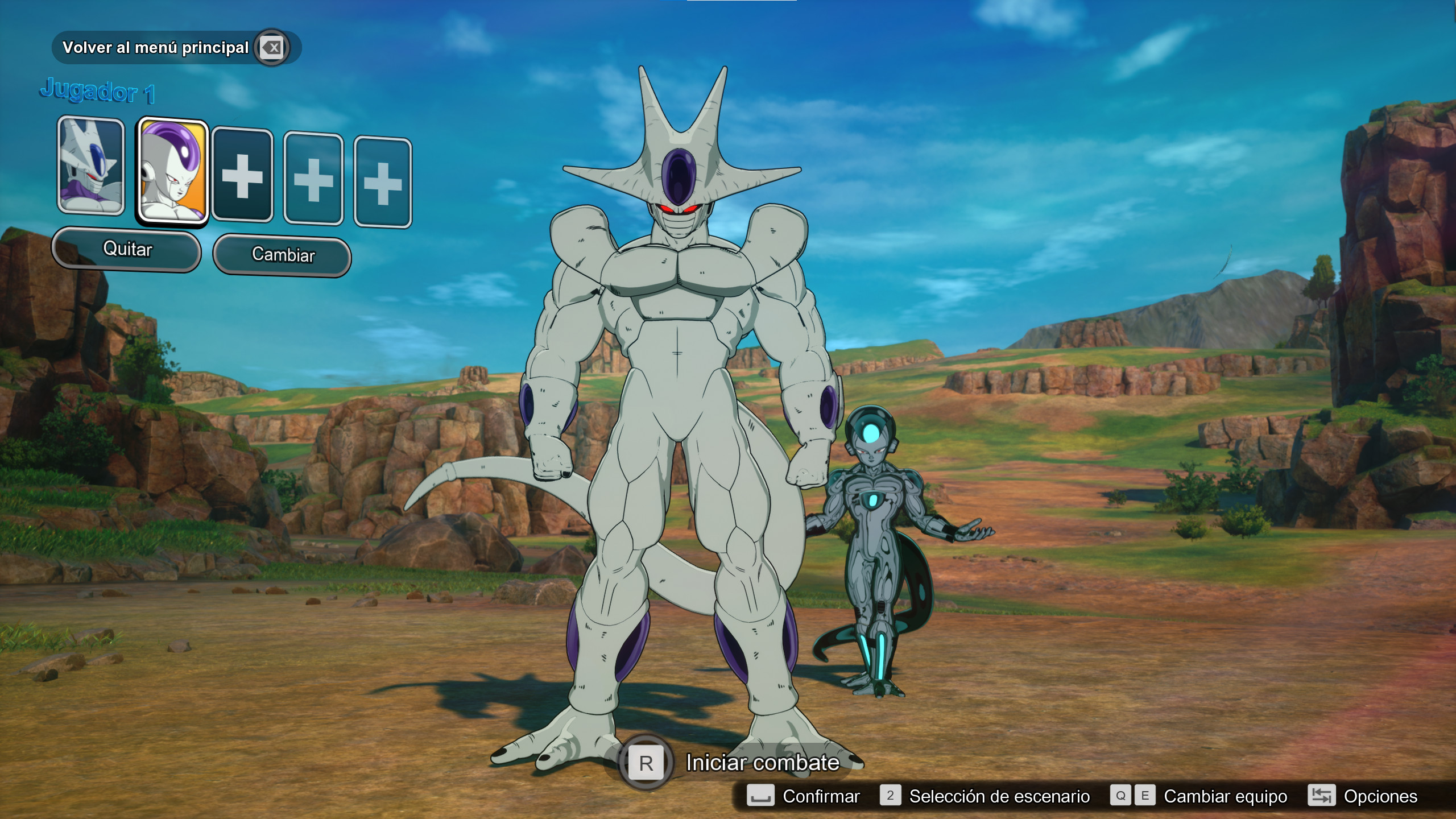
Task: Click the X button icon next to Volver
Action: click(x=272, y=48)
